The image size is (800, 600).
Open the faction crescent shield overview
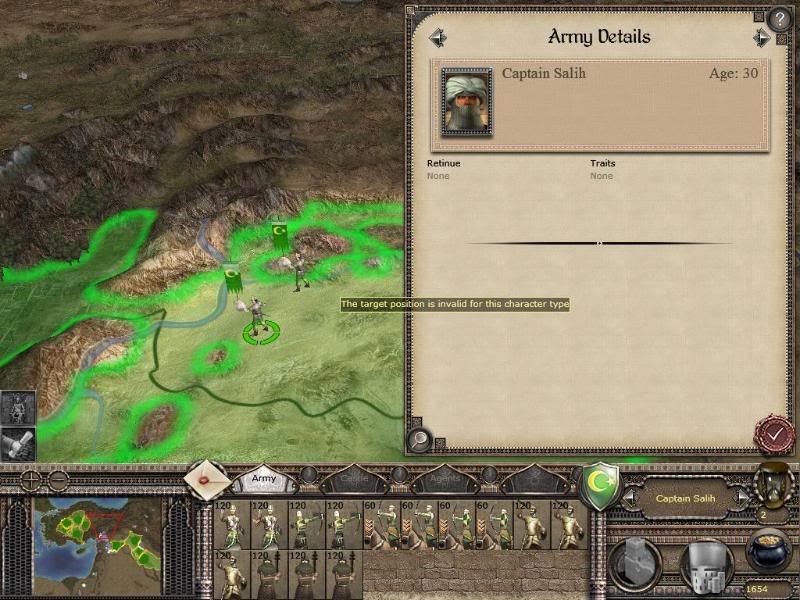tap(599, 484)
